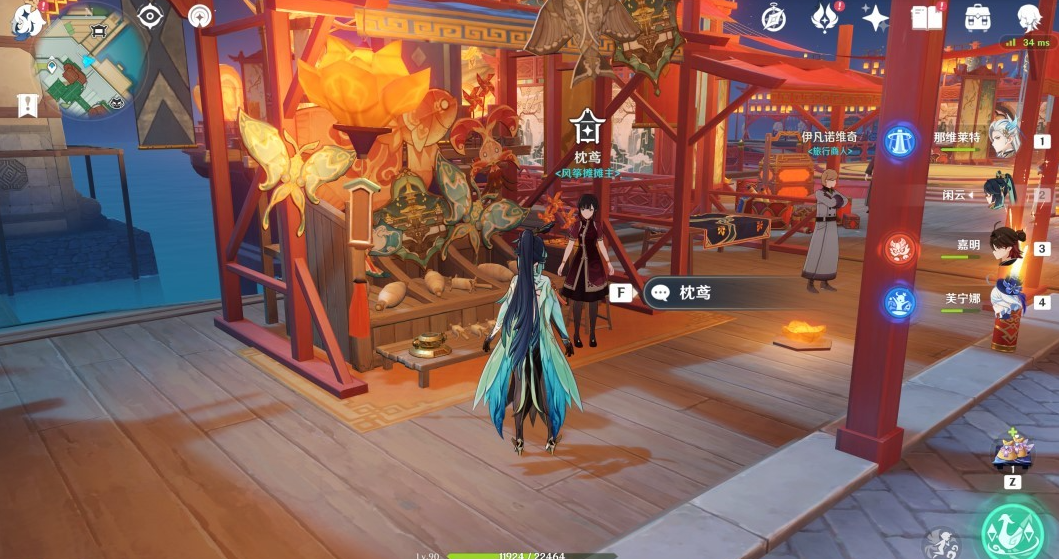Open the backpack inventory
This screenshot has width=1059, height=559.
[x=978, y=17]
